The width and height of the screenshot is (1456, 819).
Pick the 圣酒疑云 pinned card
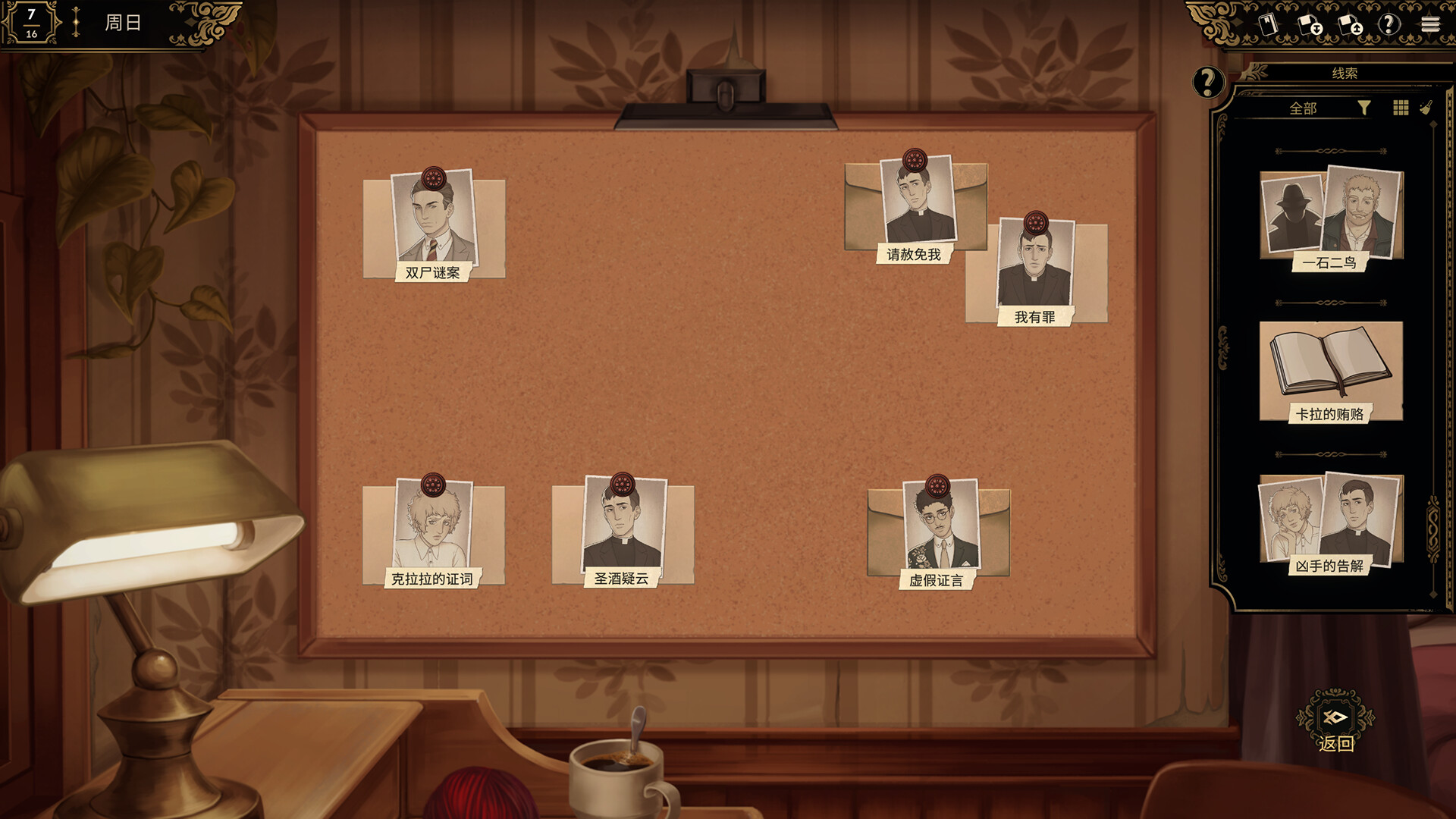623,532
